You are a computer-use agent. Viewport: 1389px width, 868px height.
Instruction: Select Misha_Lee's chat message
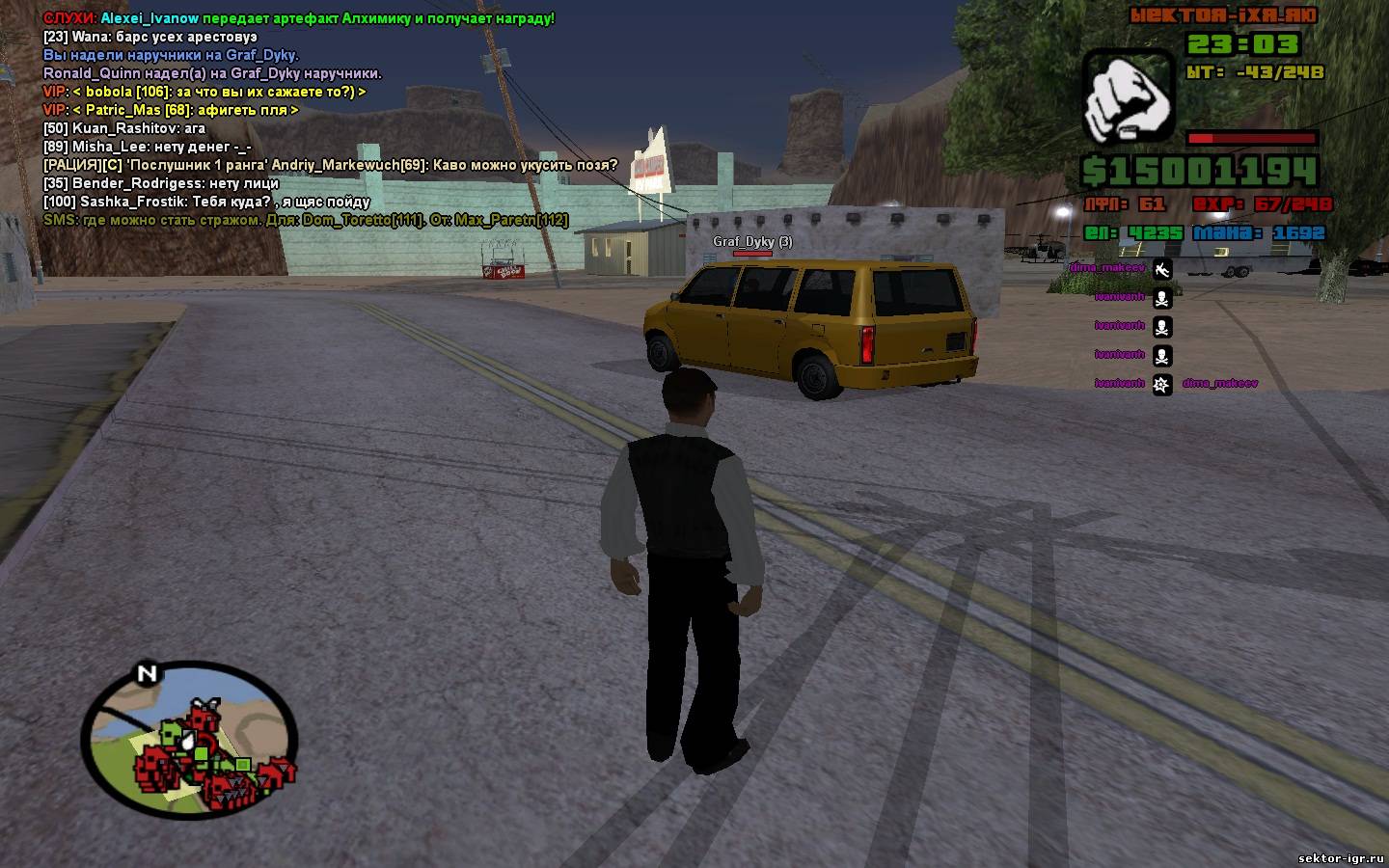pyautogui.click(x=147, y=147)
